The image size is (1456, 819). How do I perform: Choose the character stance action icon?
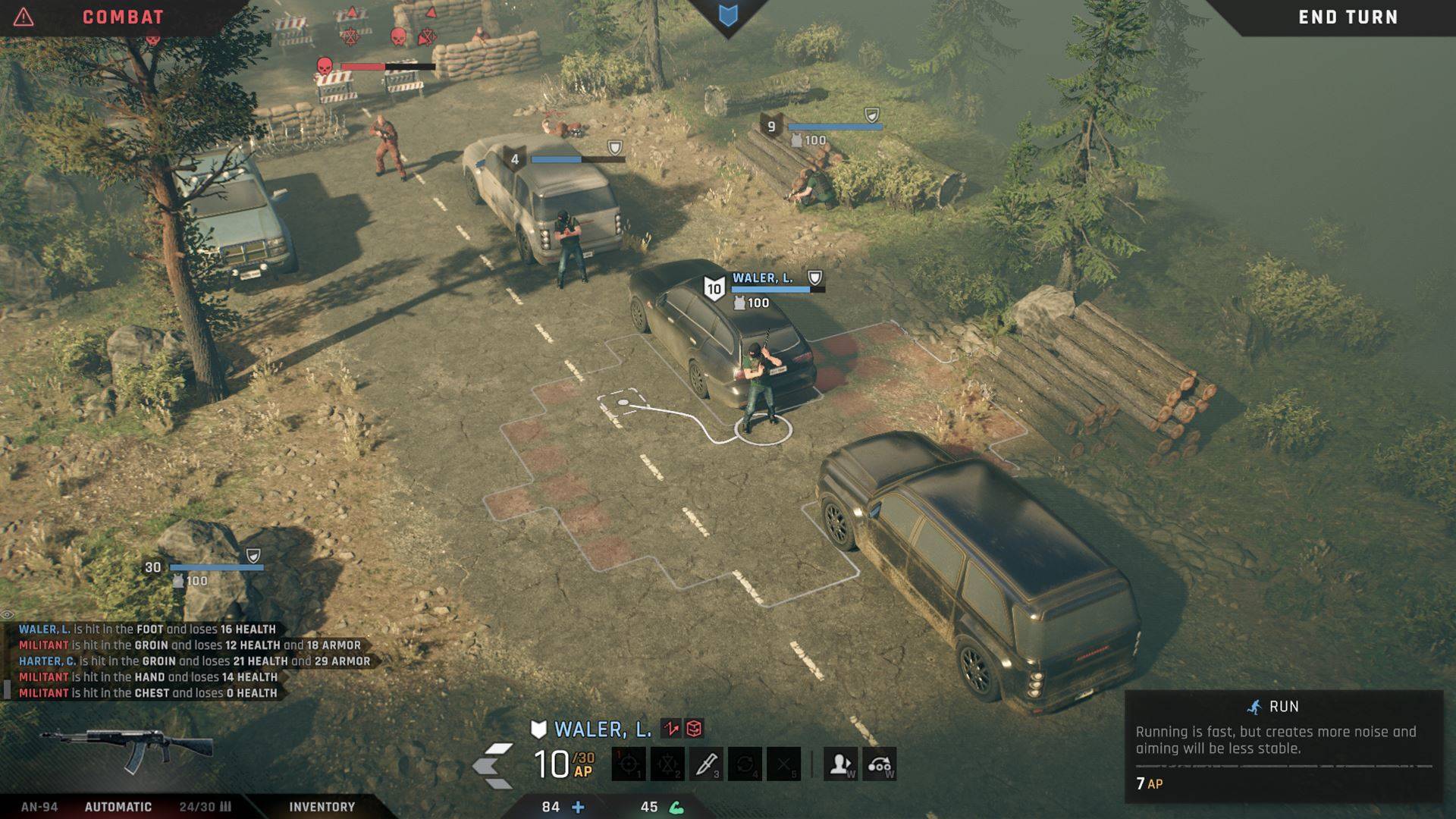click(840, 764)
